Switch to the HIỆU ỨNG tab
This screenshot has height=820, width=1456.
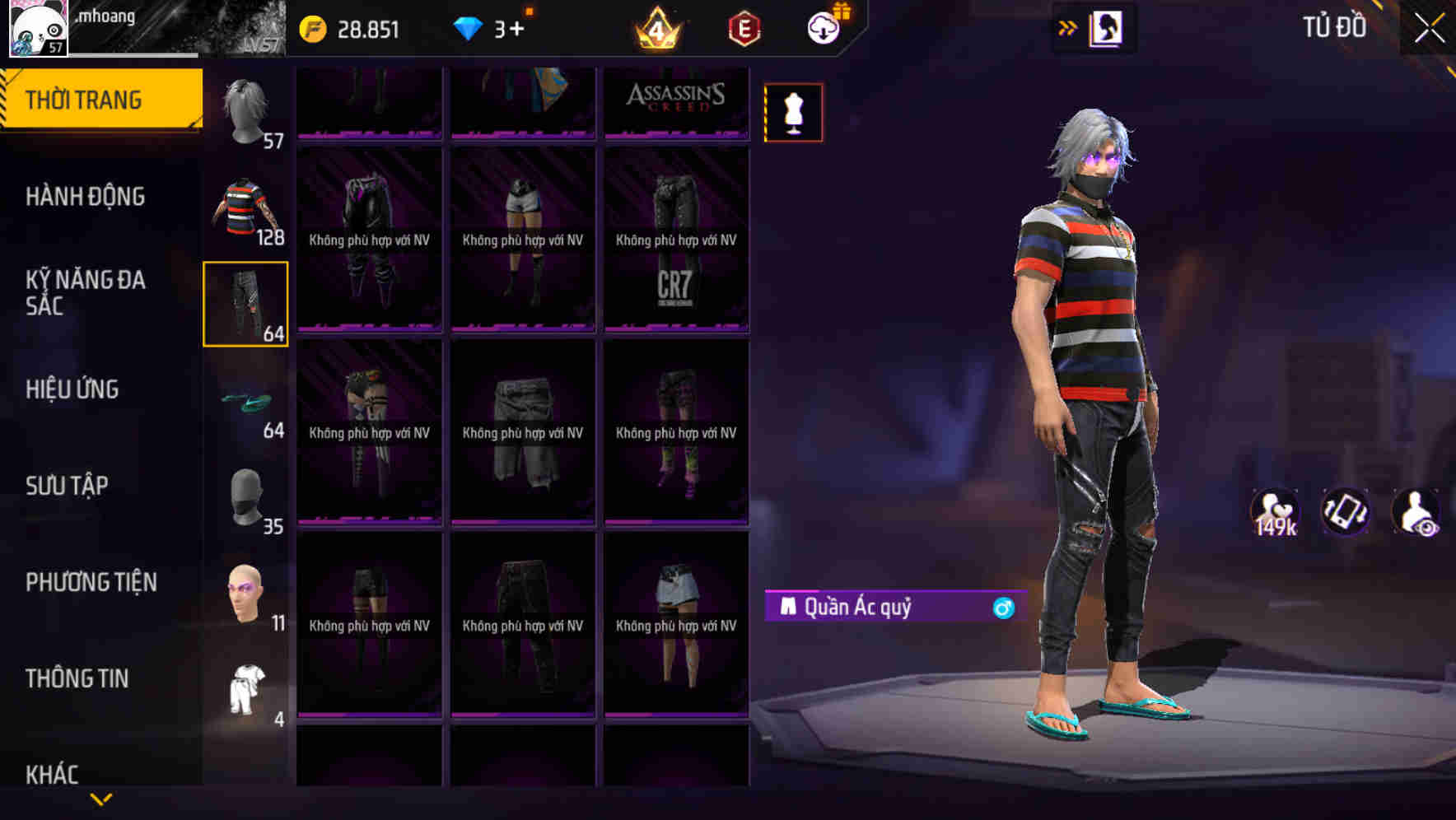[x=72, y=389]
